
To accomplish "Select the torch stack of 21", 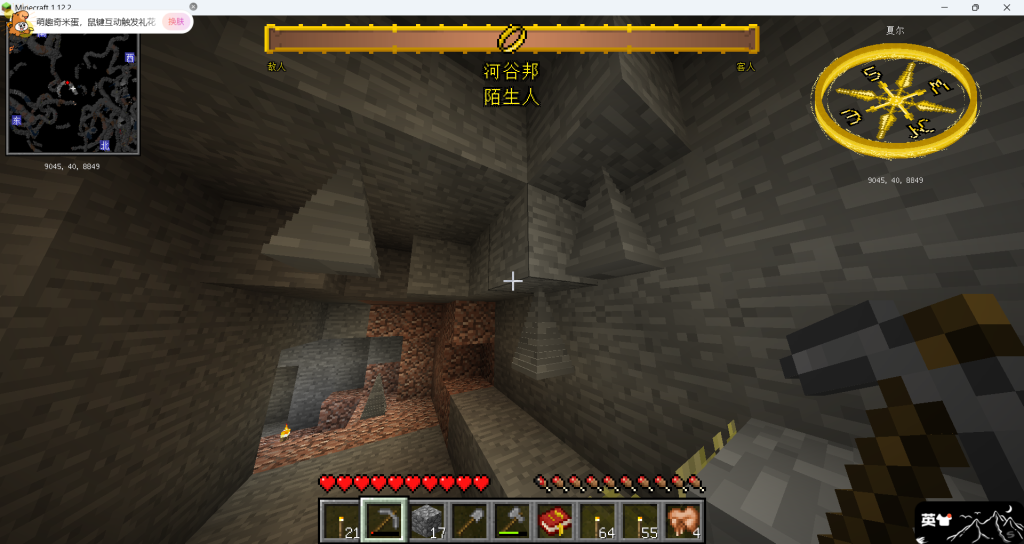I will (x=342, y=520).
